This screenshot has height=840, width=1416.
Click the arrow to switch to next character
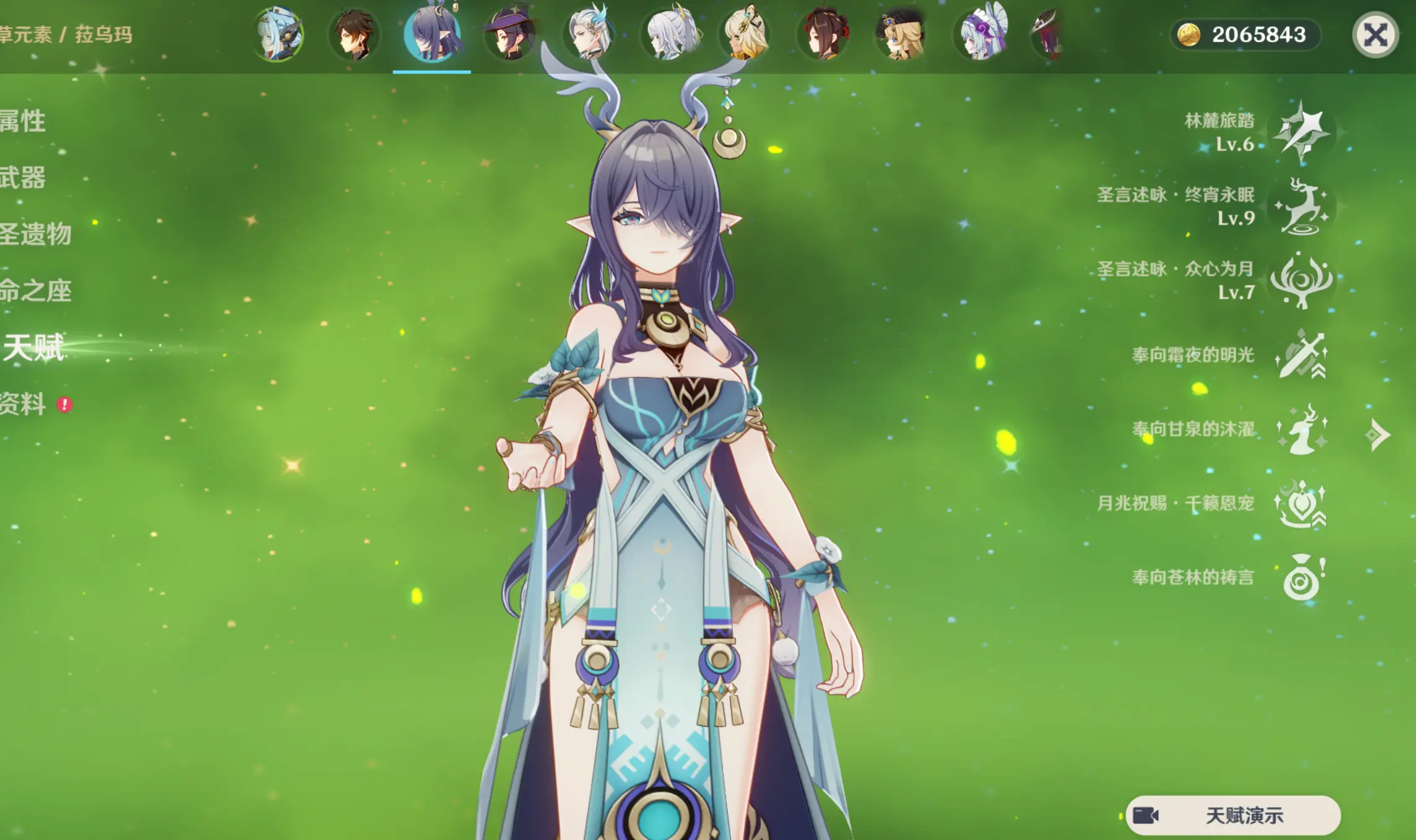(x=1378, y=435)
